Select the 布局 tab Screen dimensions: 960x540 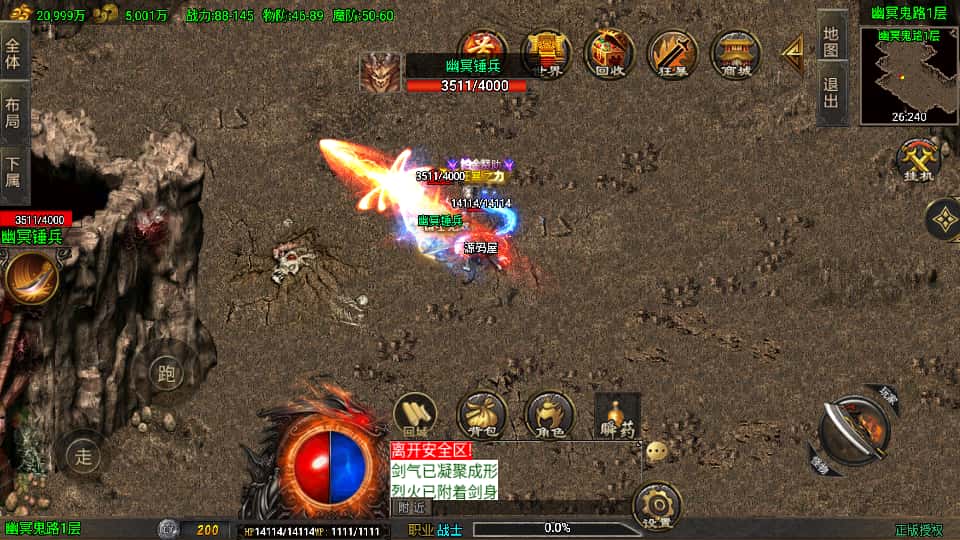point(13,112)
